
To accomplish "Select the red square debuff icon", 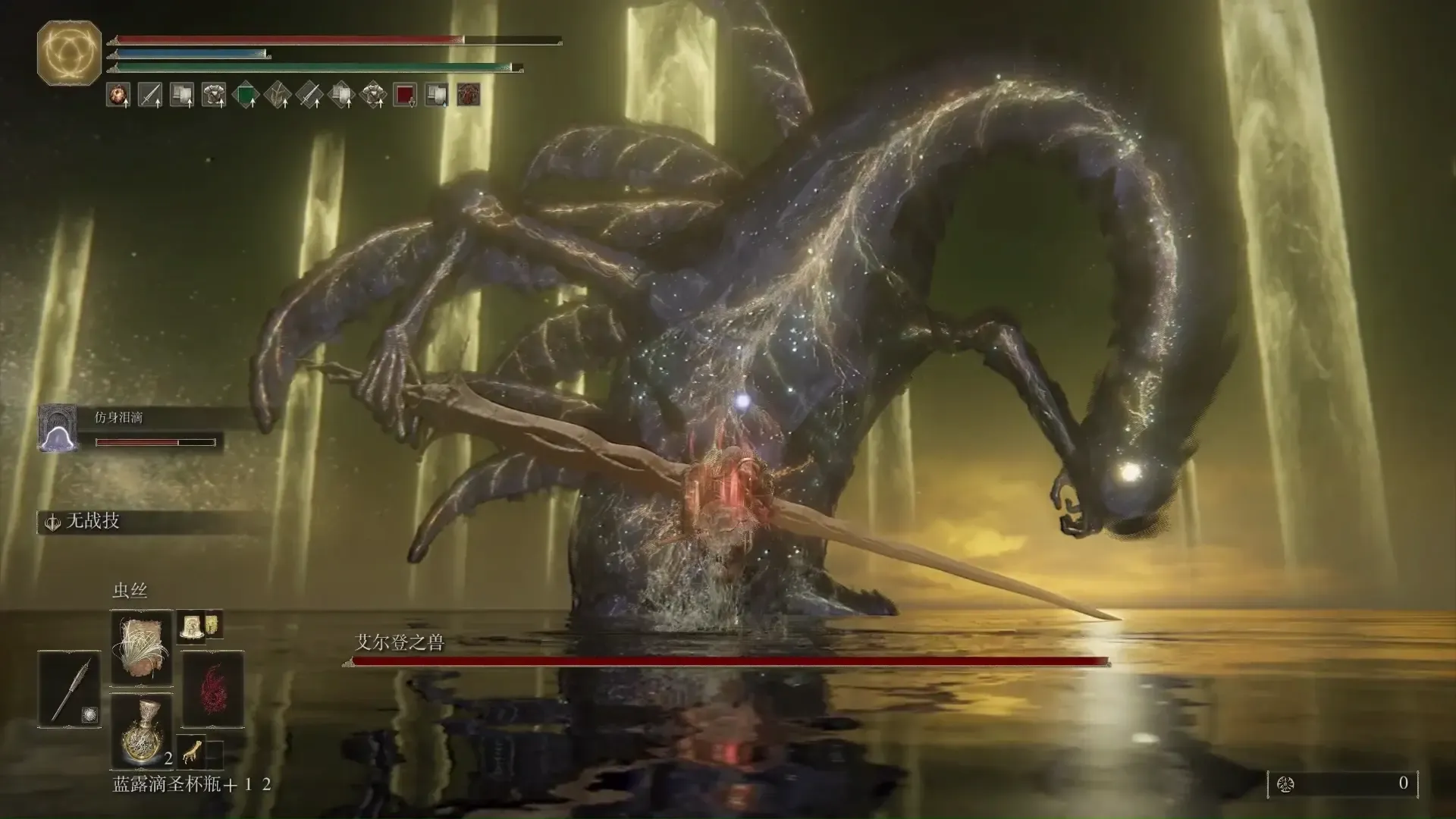I will pyautogui.click(x=405, y=95).
